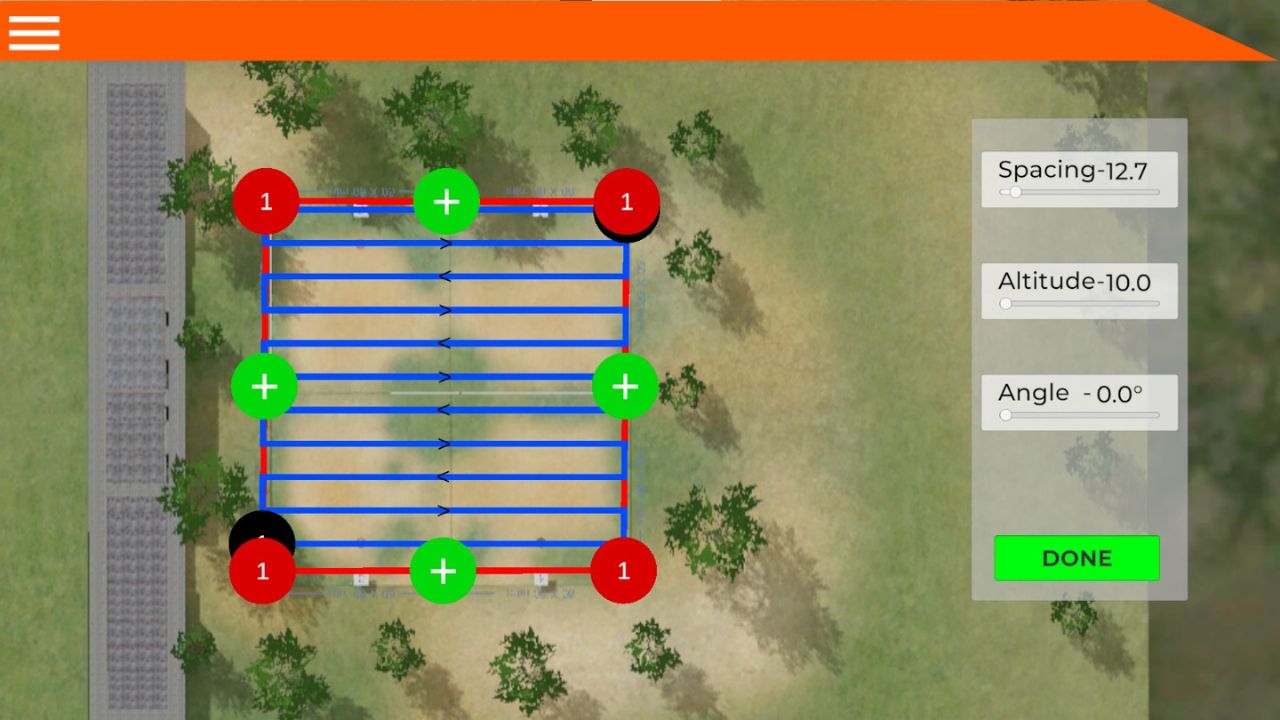This screenshot has height=720, width=1280.
Task: Select the top-left red waypoint marker 1
Action: [x=266, y=201]
